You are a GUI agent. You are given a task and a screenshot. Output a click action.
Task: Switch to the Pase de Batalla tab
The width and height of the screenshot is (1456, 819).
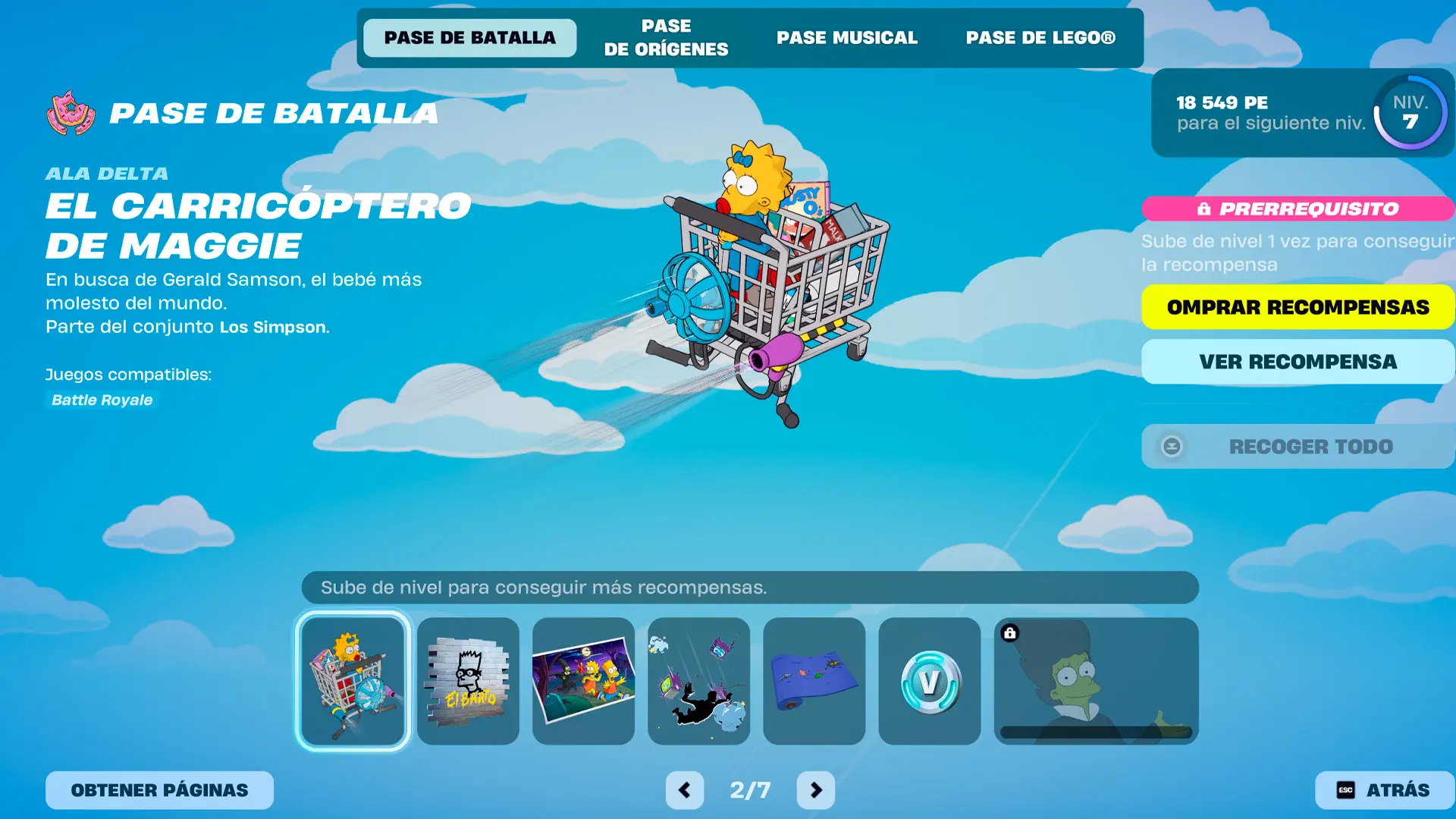469,38
